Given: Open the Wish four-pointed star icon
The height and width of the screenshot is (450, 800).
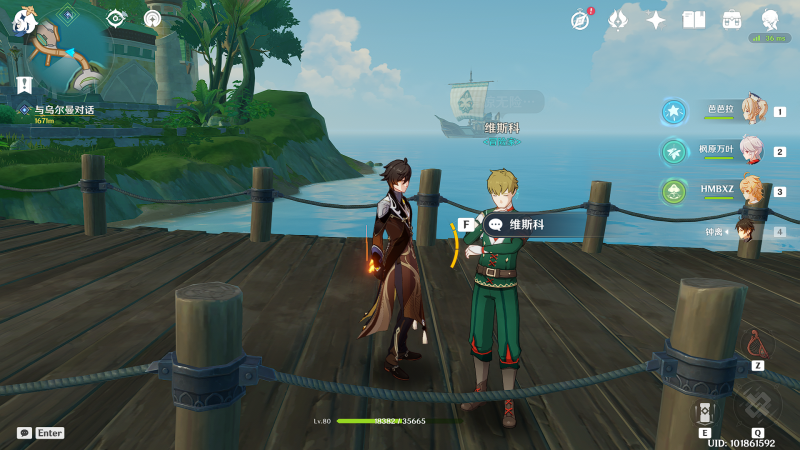Looking at the screenshot, I should coord(656,19).
